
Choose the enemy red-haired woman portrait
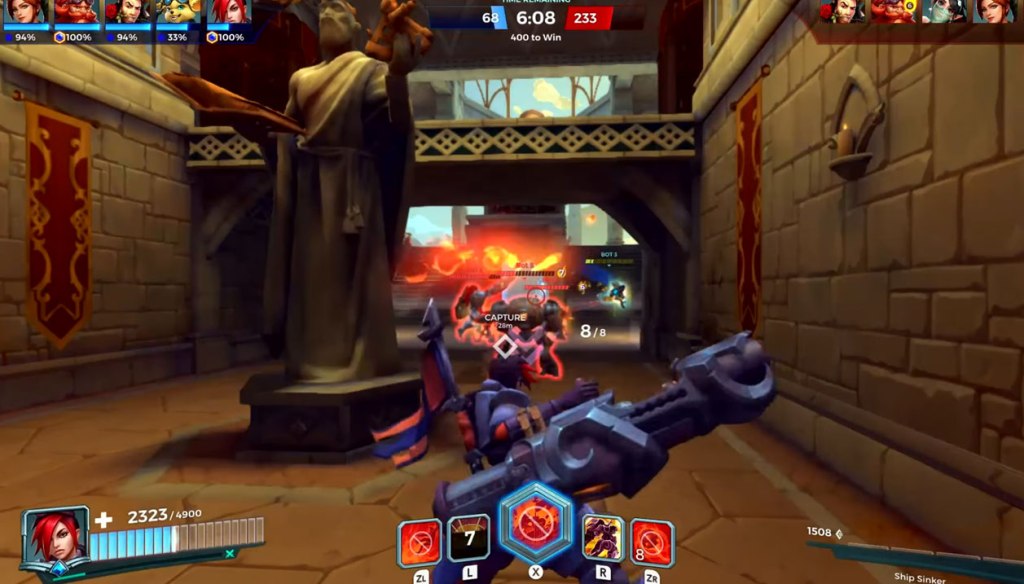click(992, 11)
